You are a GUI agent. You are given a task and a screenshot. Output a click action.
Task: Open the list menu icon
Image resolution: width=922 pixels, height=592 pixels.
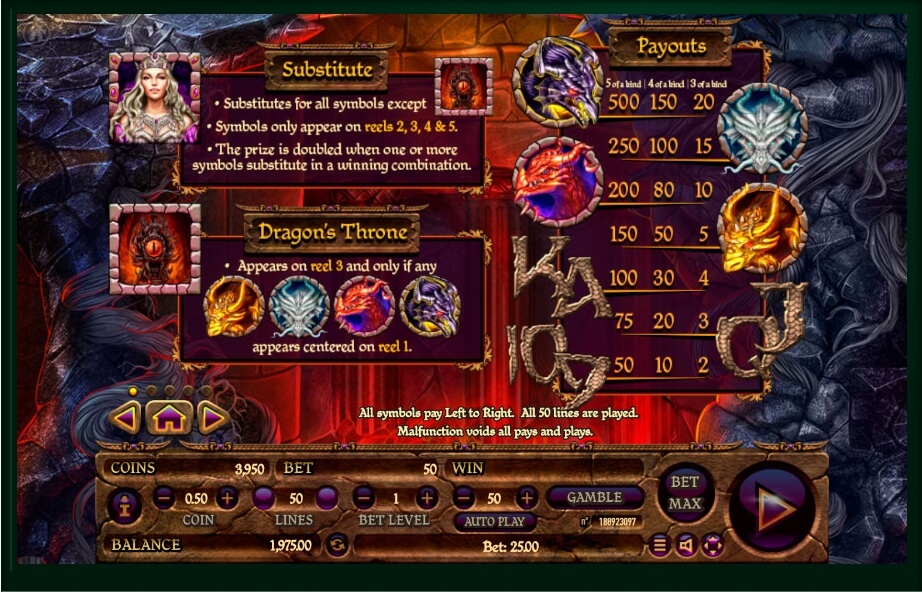click(659, 545)
